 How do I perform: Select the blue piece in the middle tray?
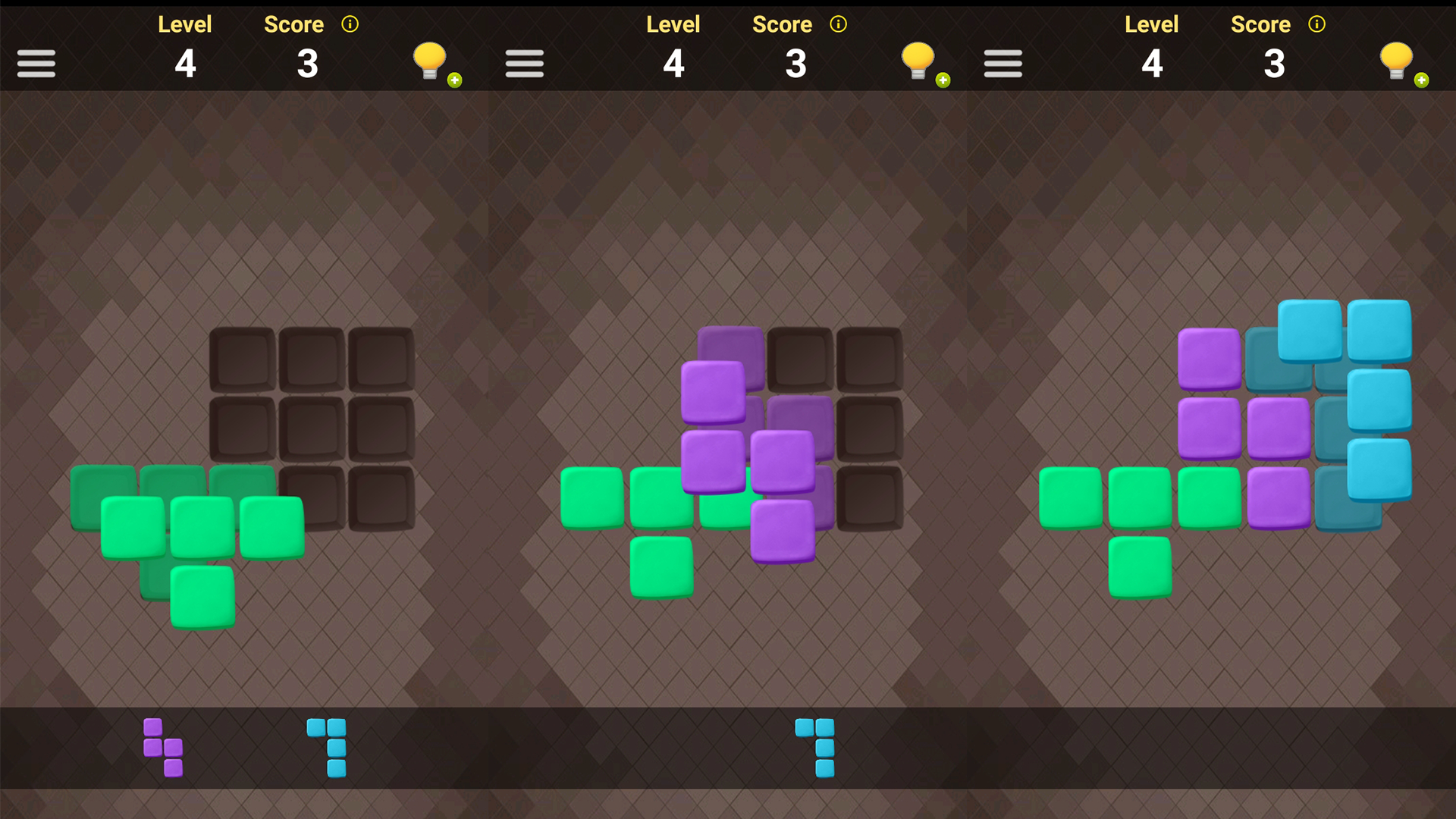click(x=813, y=747)
